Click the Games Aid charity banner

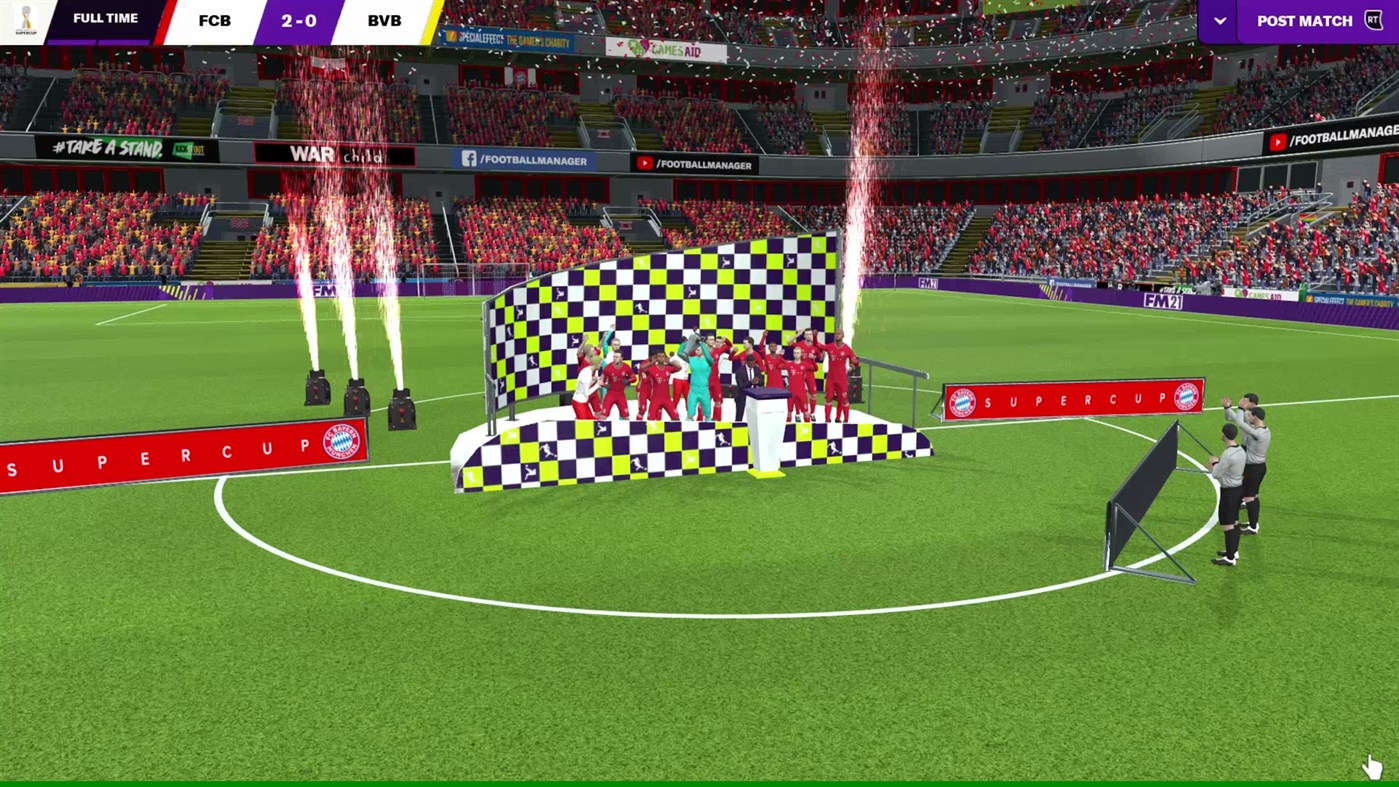(664, 49)
